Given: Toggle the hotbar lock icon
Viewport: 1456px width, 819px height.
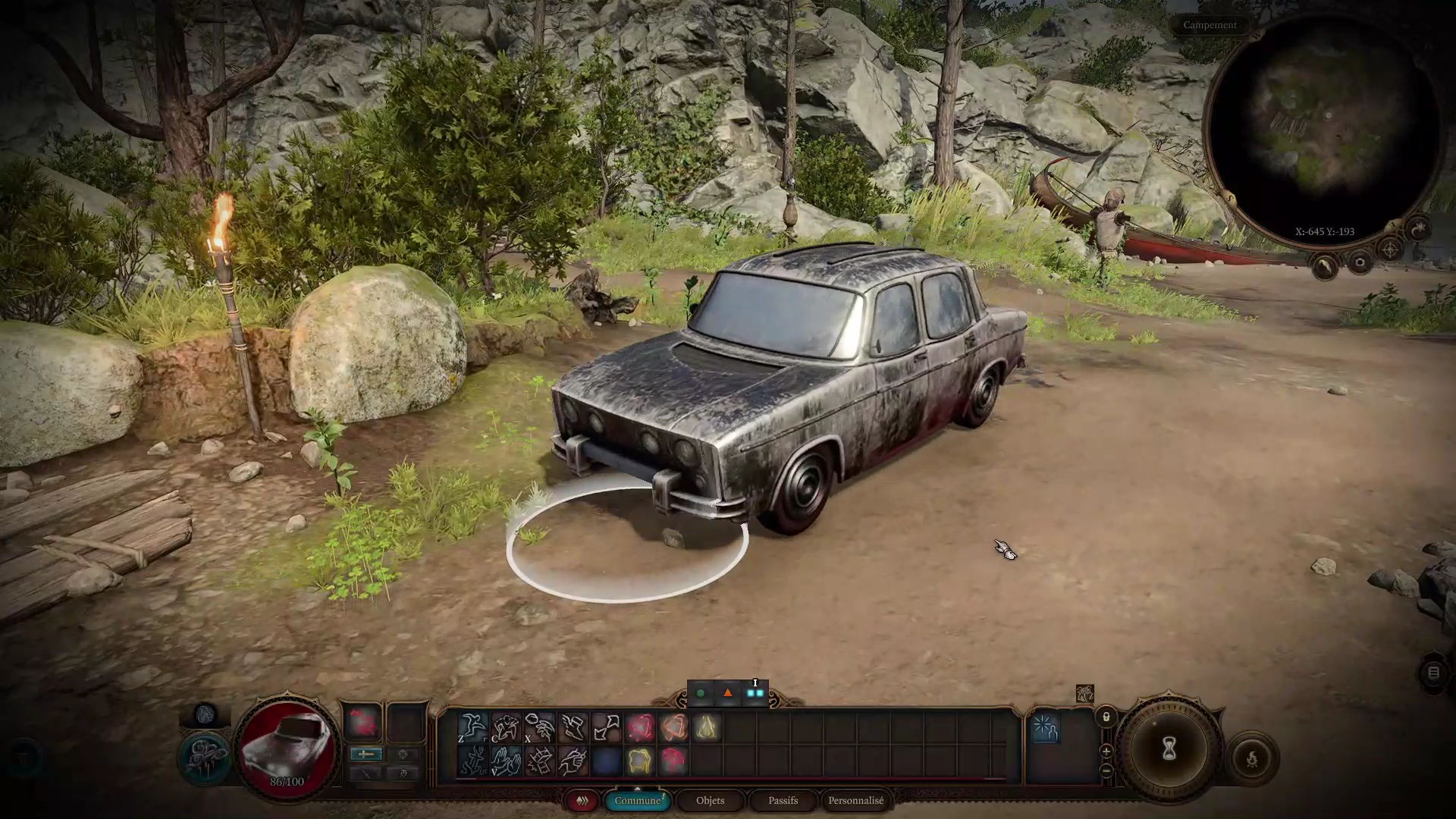Looking at the screenshot, I should pyautogui.click(x=1106, y=717).
